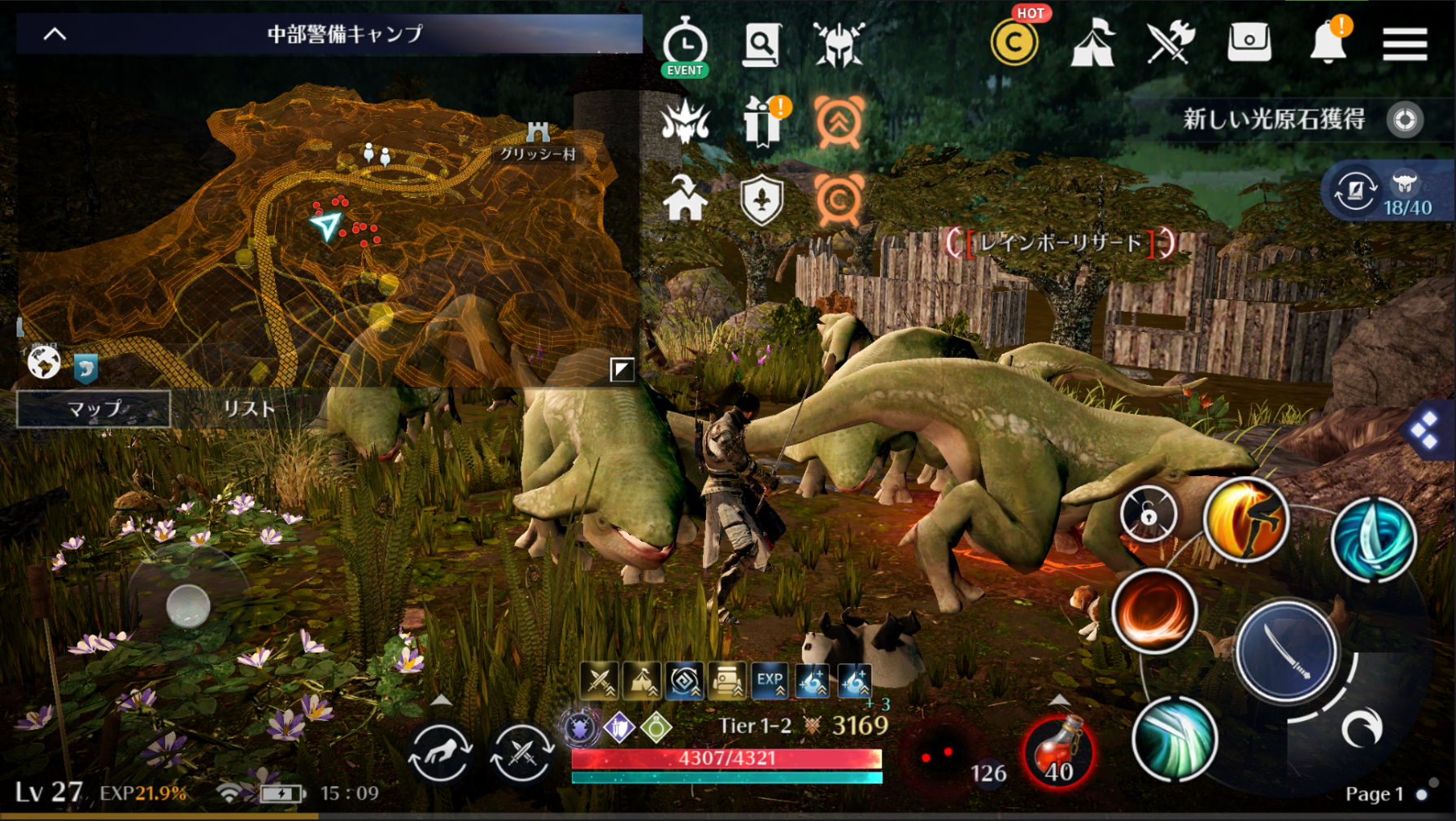Expand the EXP buff indicator arrows

tap(768, 682)
